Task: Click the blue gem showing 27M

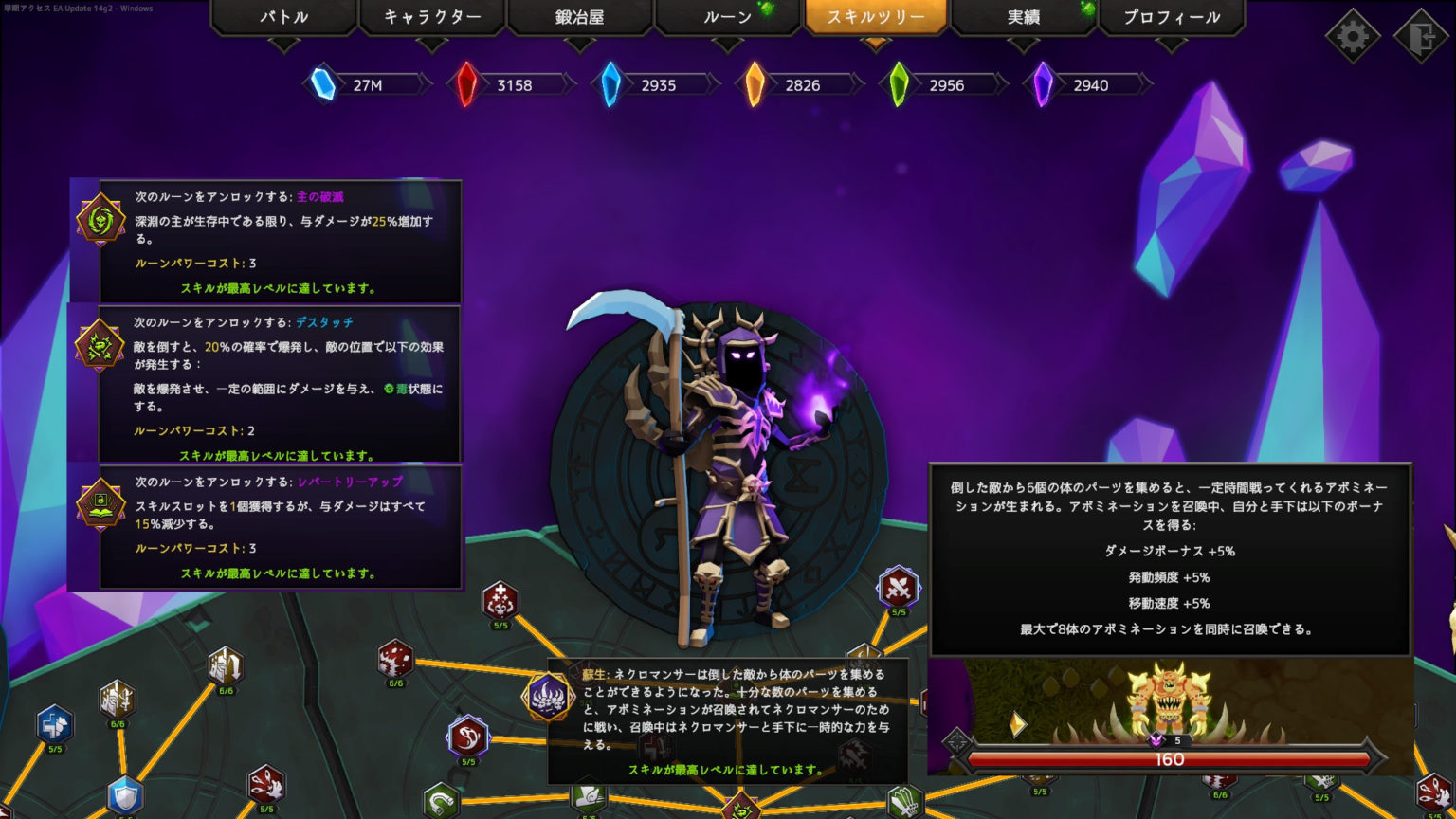Action: [360, 84]
